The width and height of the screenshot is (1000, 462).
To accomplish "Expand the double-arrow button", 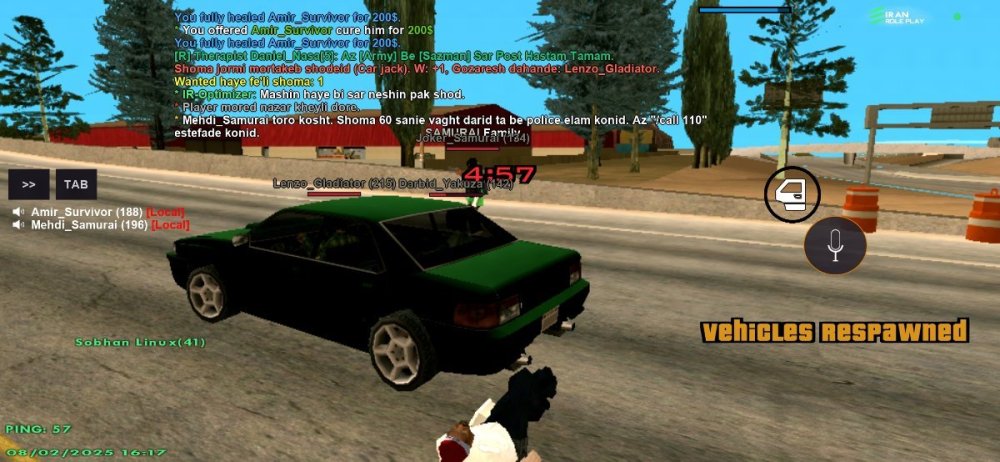I will [x=29, y=185].
